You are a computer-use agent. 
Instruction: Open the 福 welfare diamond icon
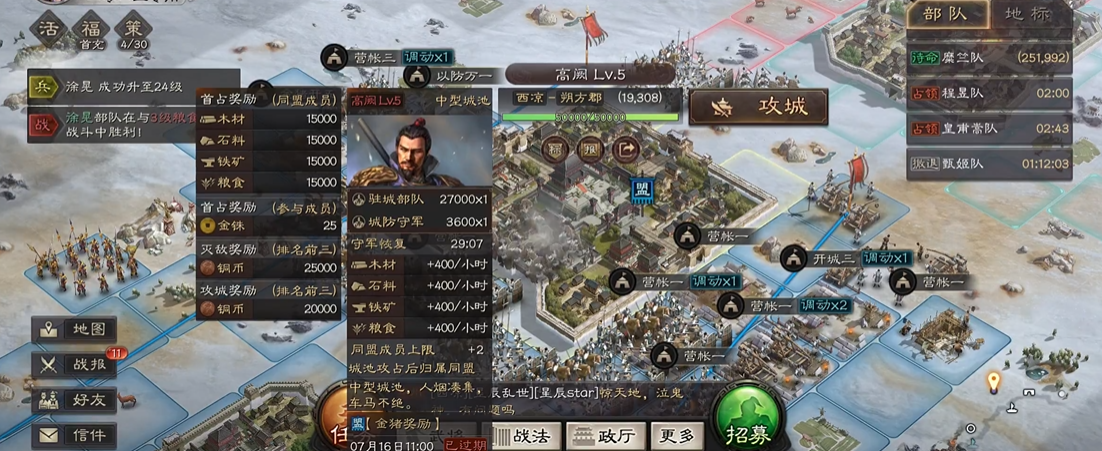[90, 29]
